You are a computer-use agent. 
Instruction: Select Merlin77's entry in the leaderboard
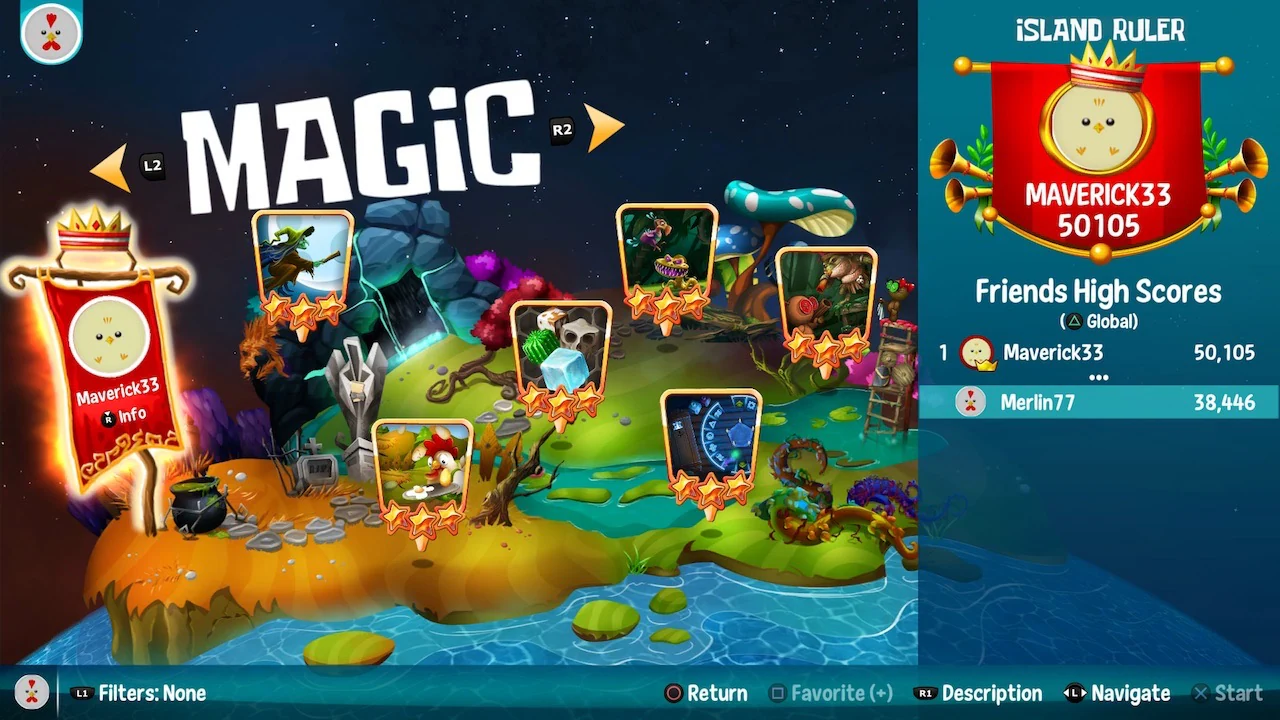(1100, 402)
